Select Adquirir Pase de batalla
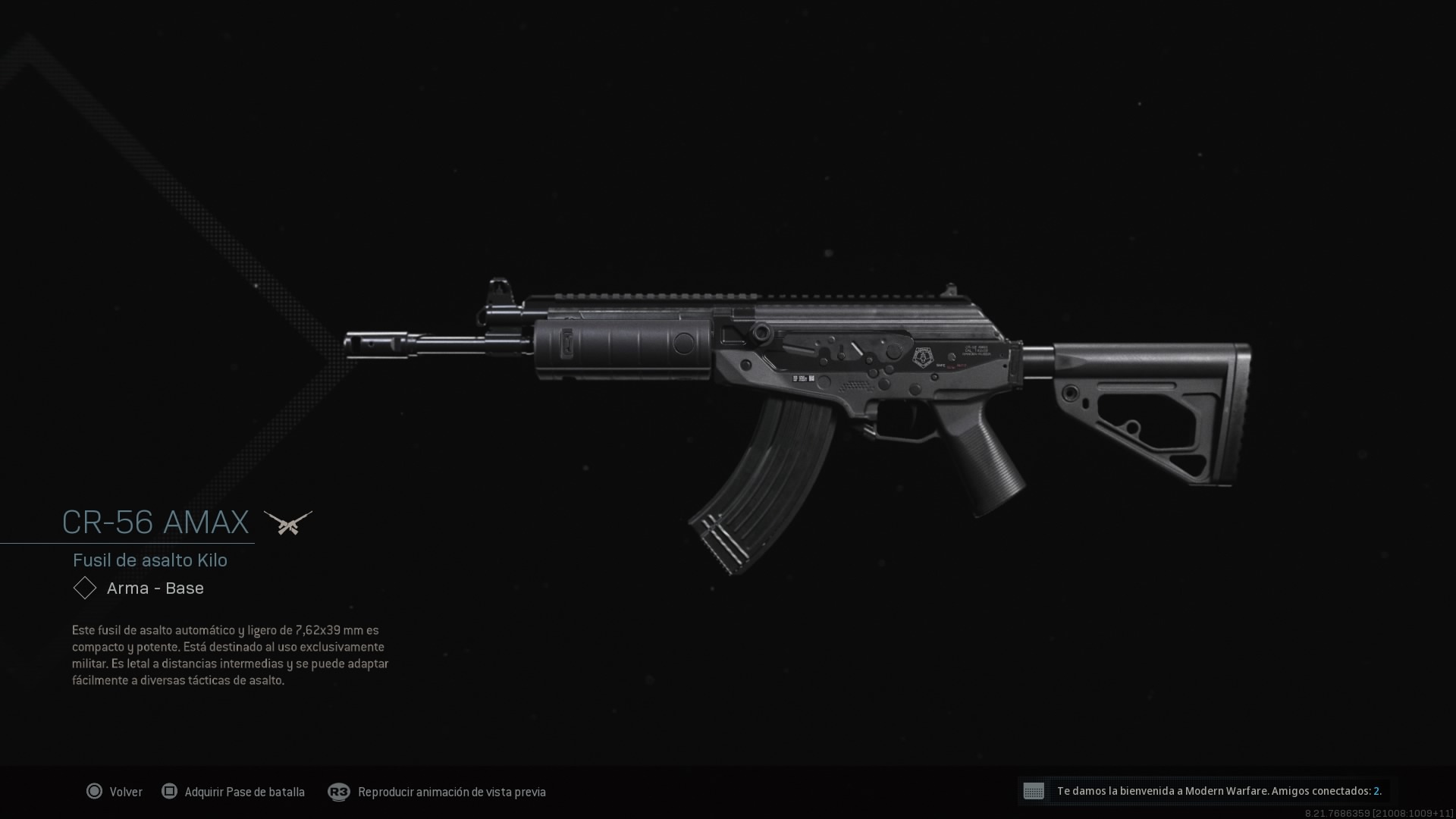1456x819 pixels. tap(234, 792)
